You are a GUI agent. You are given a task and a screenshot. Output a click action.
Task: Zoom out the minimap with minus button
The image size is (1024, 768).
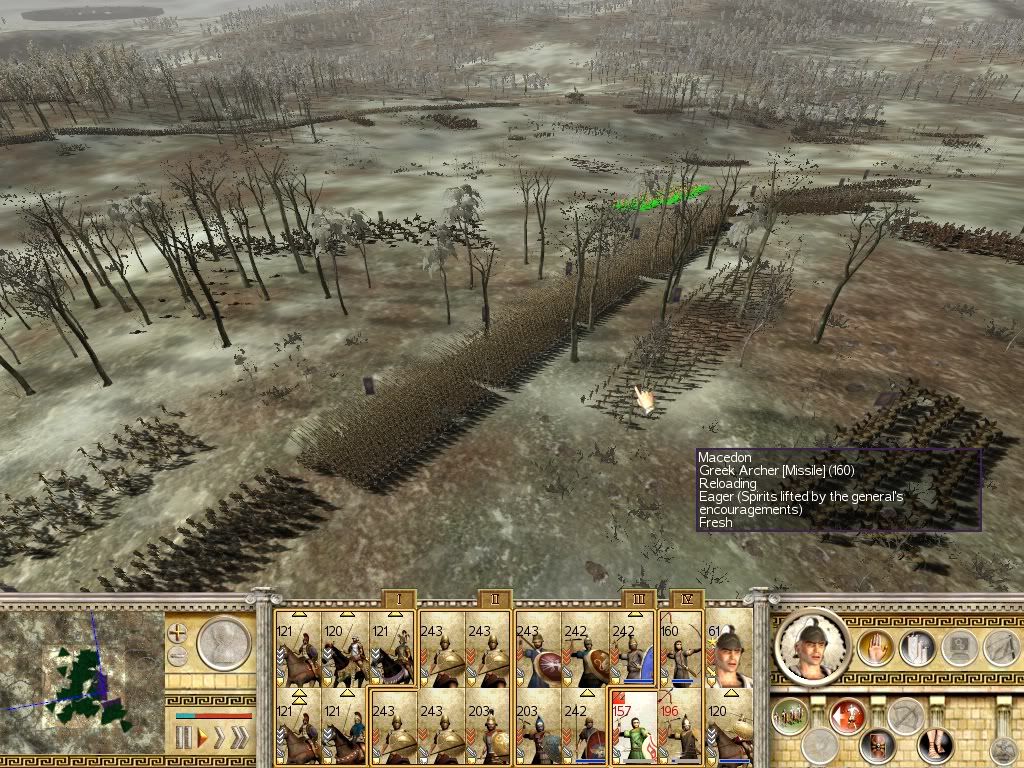178,655
